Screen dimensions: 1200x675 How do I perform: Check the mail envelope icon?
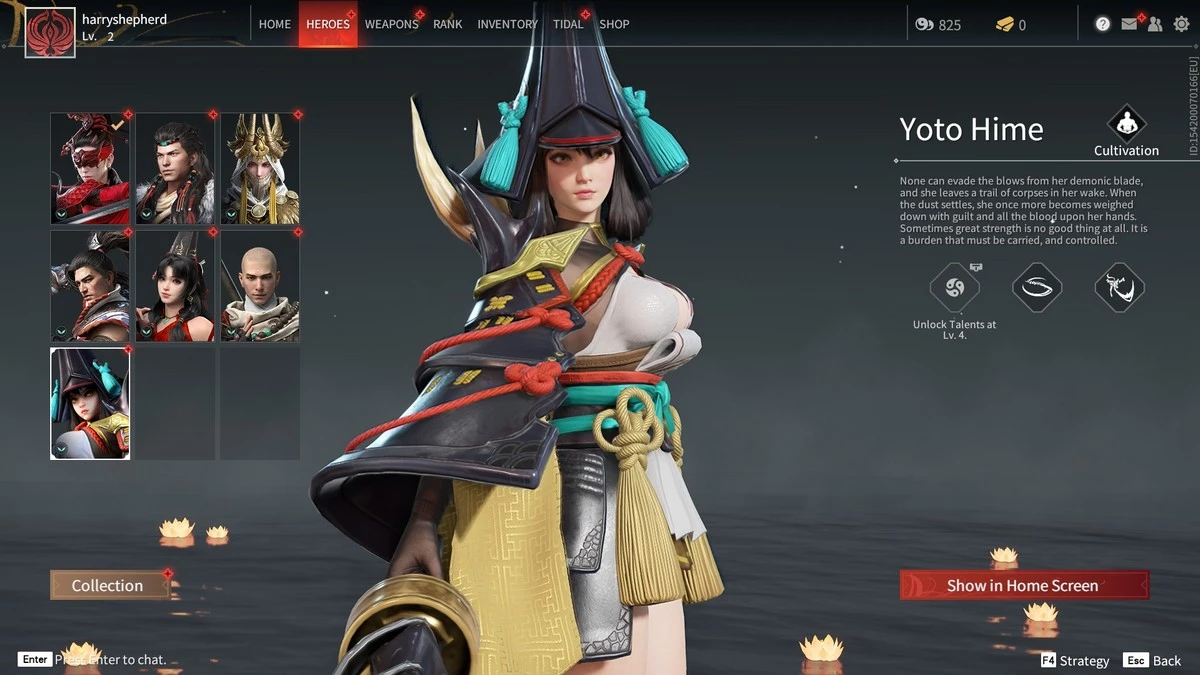[1129, 24]
